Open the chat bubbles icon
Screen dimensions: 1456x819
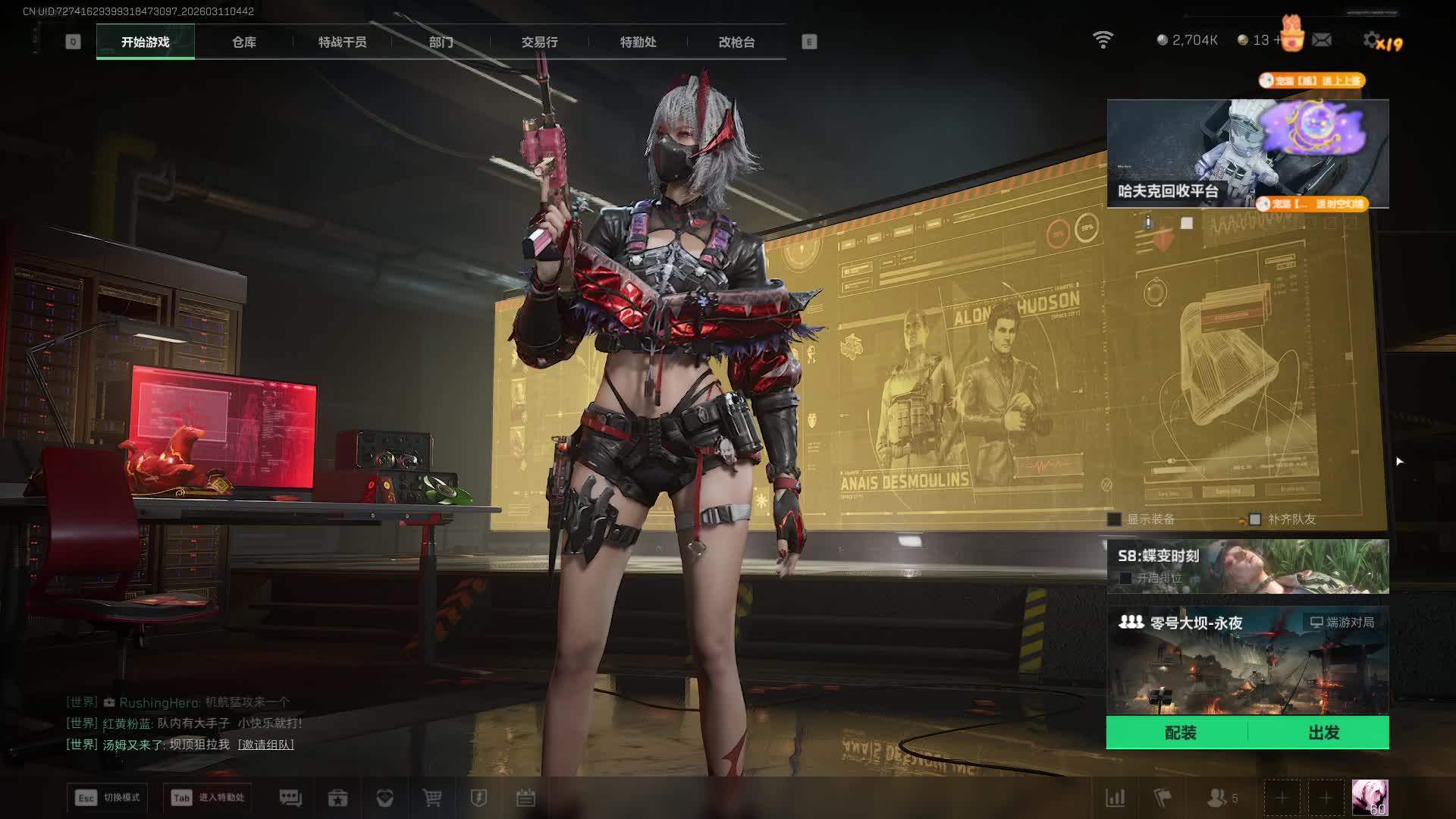pyautogui.click(x=290, y=798)
